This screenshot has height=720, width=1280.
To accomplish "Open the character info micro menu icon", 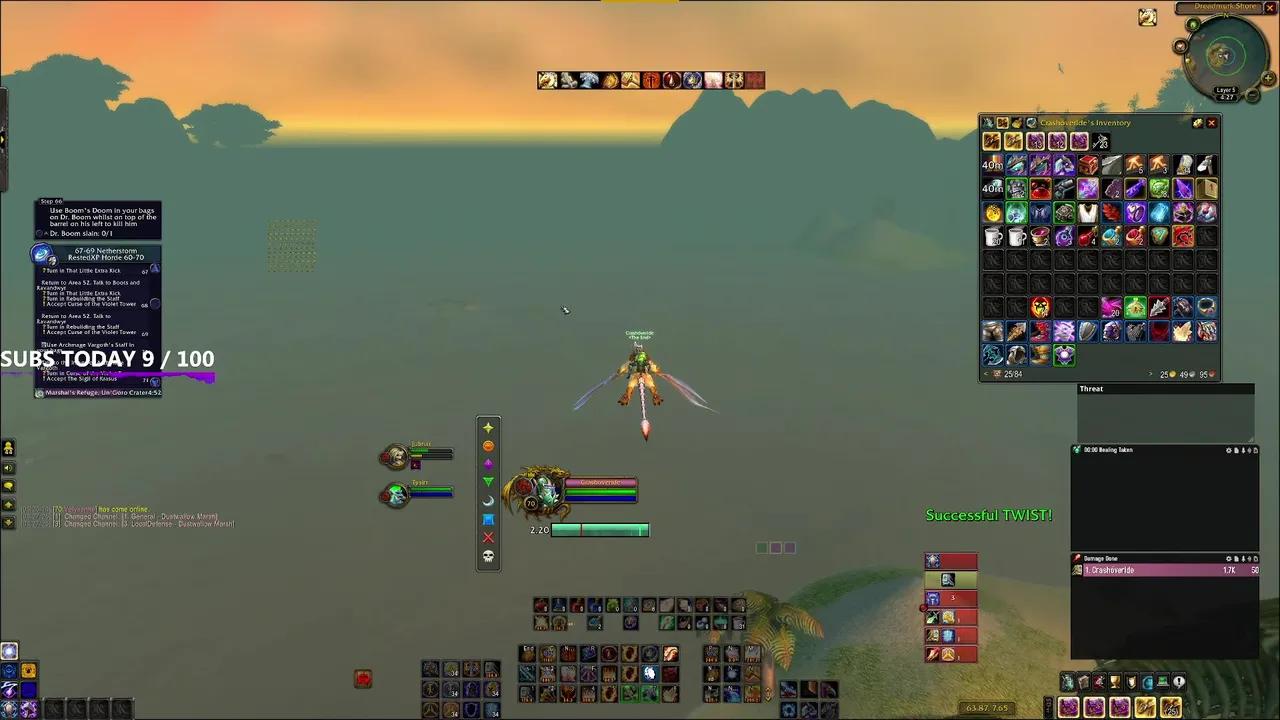I will pyautogui.click(x=1068, y=681).
